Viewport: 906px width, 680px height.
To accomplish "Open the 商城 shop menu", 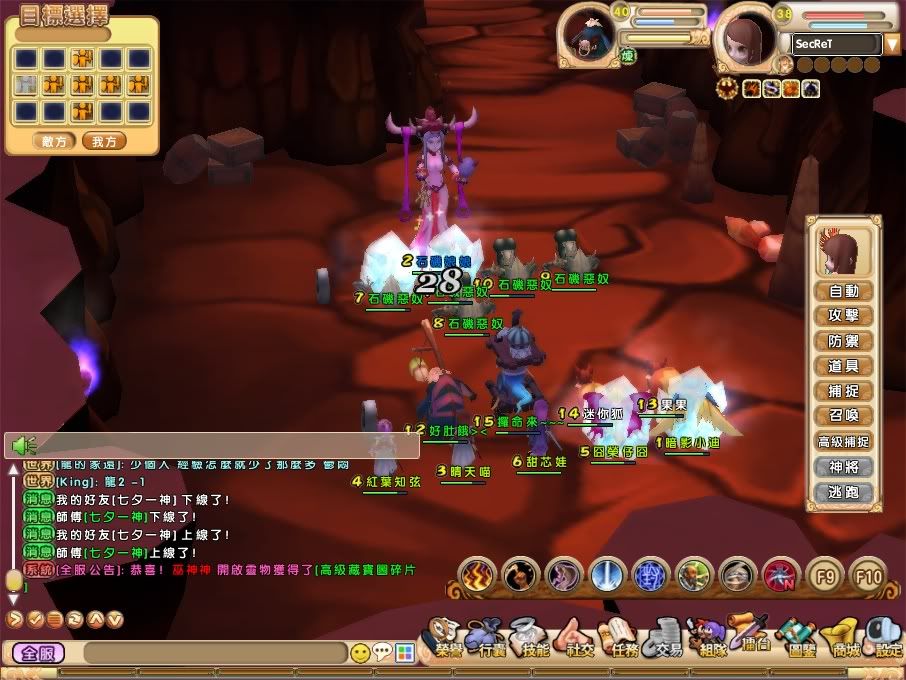I will [x=846, y=640].
